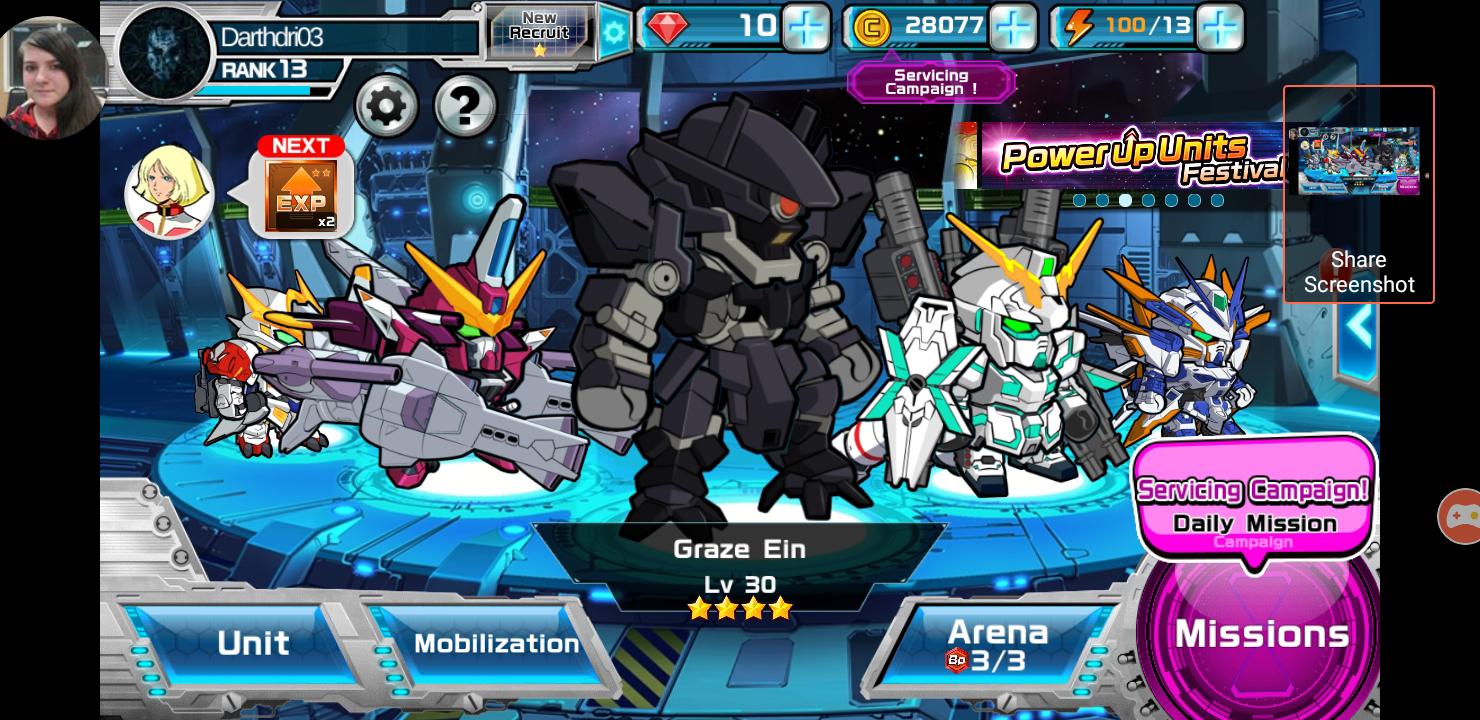1480x720 pixels.
Task: Open the gear settings button
Action: pos(386,105)
